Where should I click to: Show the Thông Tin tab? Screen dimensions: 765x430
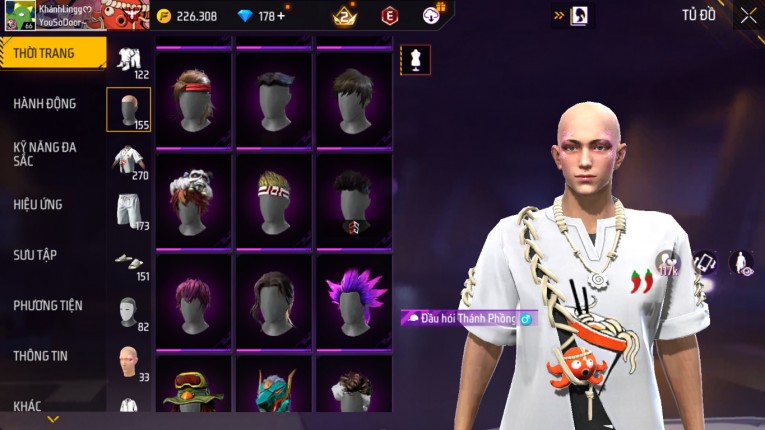coord(41,355)
